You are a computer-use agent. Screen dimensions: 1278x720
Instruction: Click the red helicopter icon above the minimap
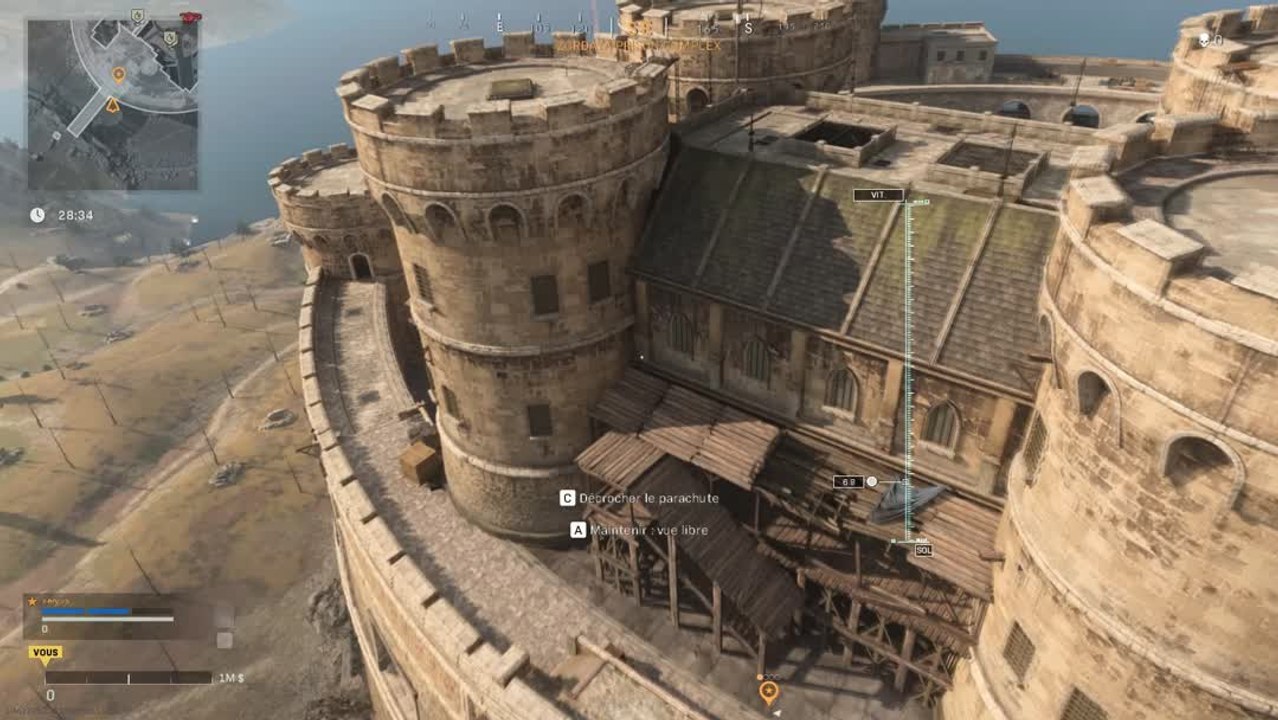point(188,17)
